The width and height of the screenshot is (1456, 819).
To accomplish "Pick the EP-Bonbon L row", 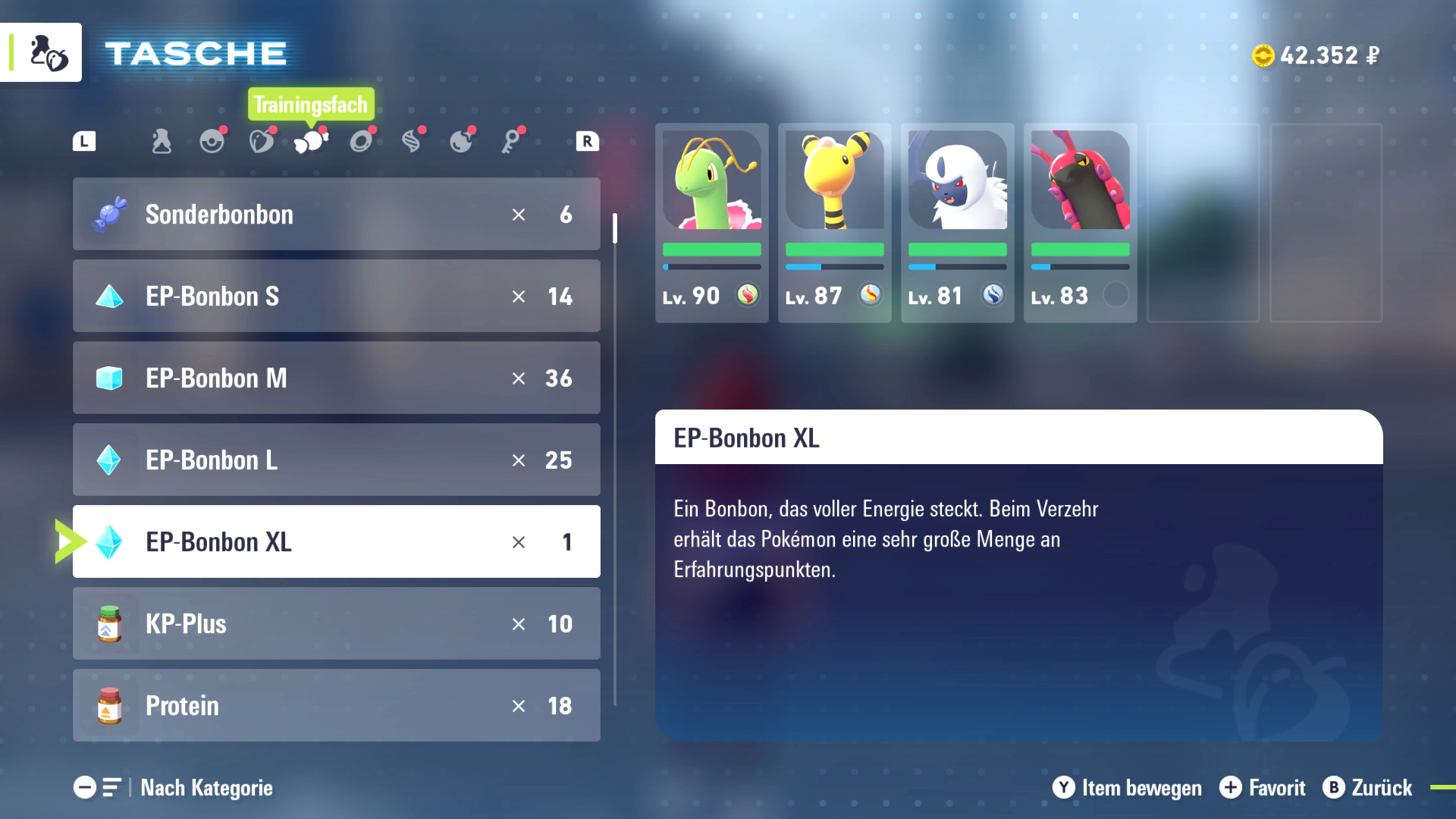I will point(336,460).
